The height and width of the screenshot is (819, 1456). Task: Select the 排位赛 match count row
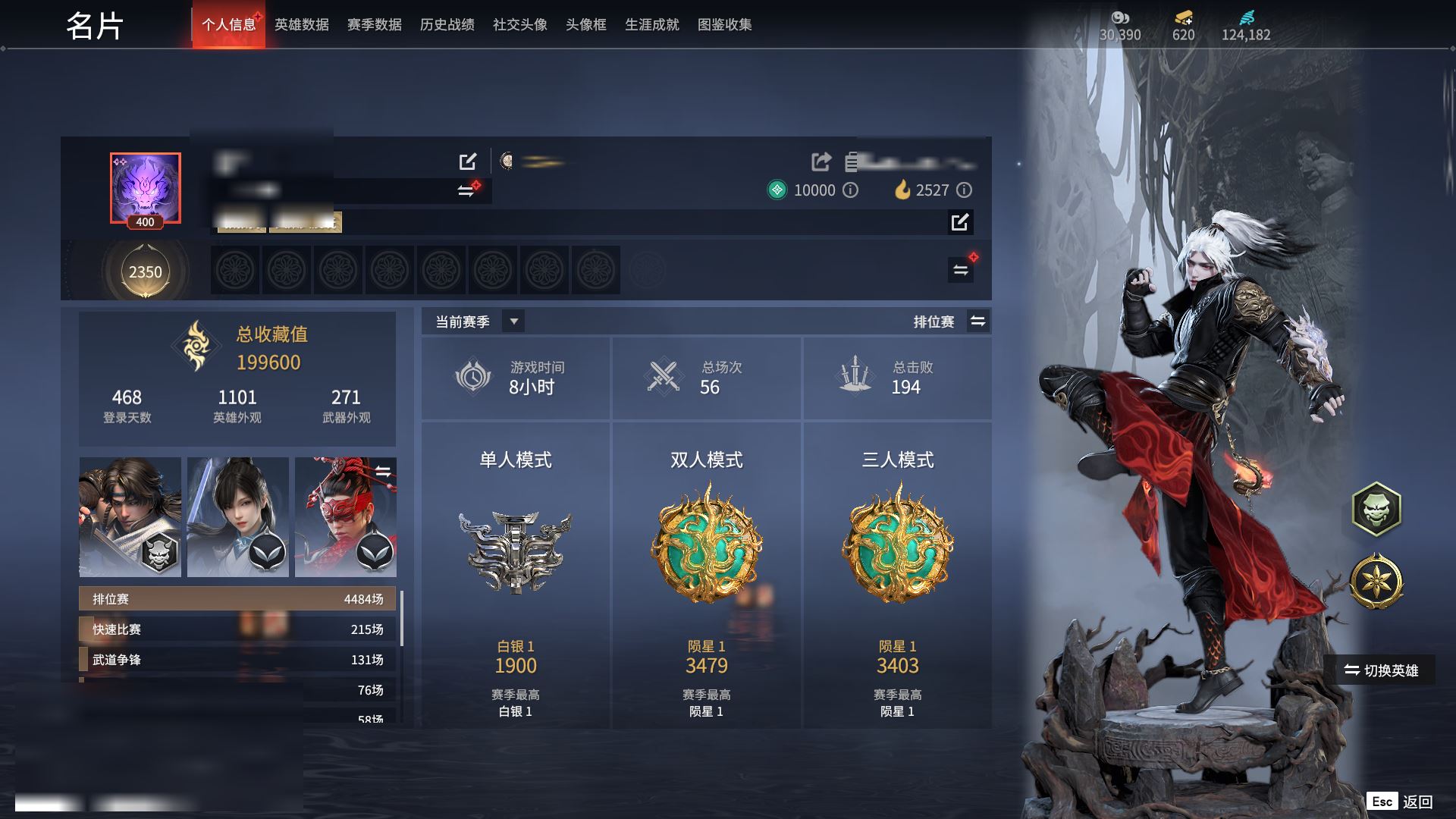237,599
